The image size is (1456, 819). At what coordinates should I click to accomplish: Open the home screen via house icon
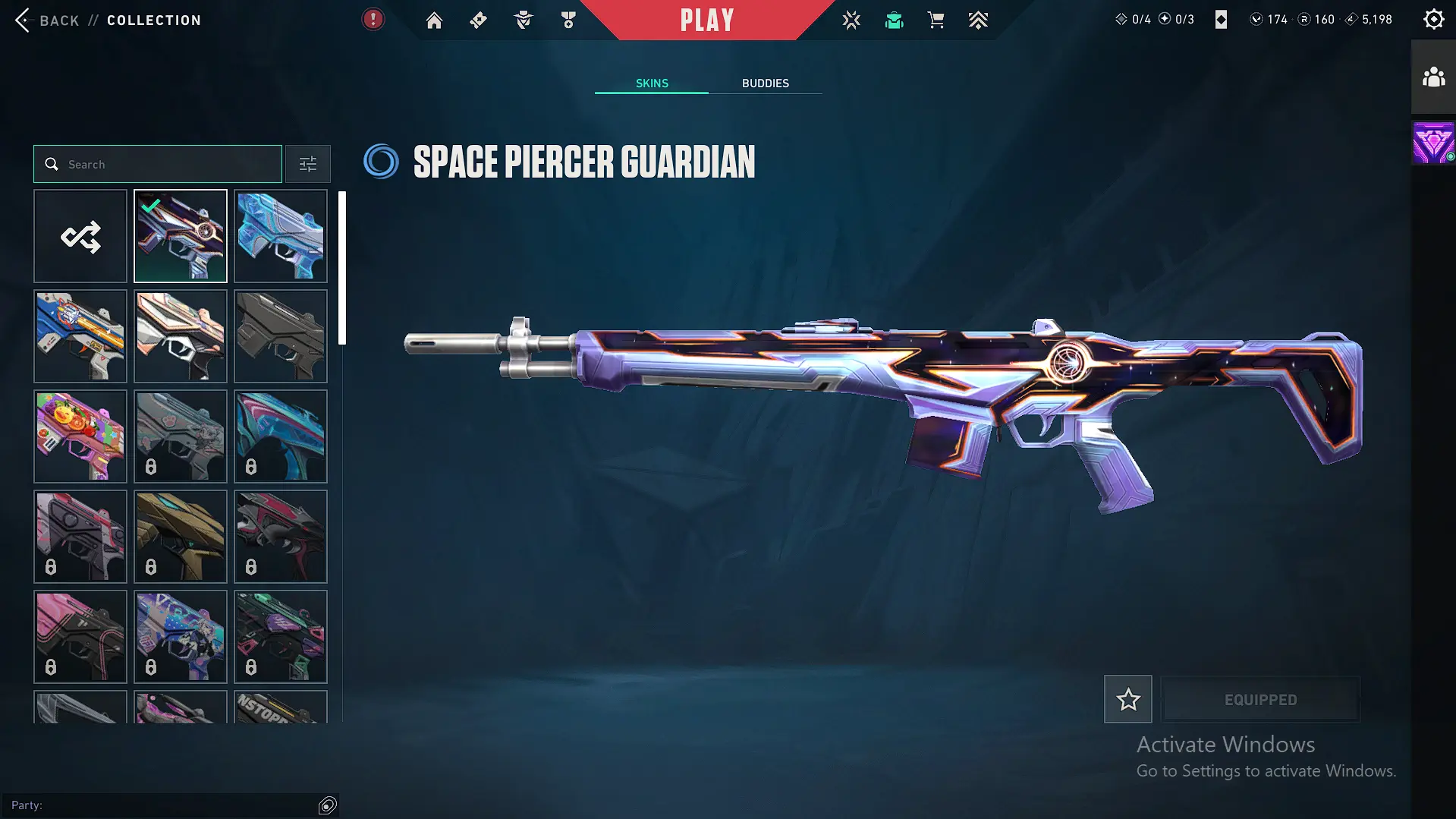click(x=434, y=20)
